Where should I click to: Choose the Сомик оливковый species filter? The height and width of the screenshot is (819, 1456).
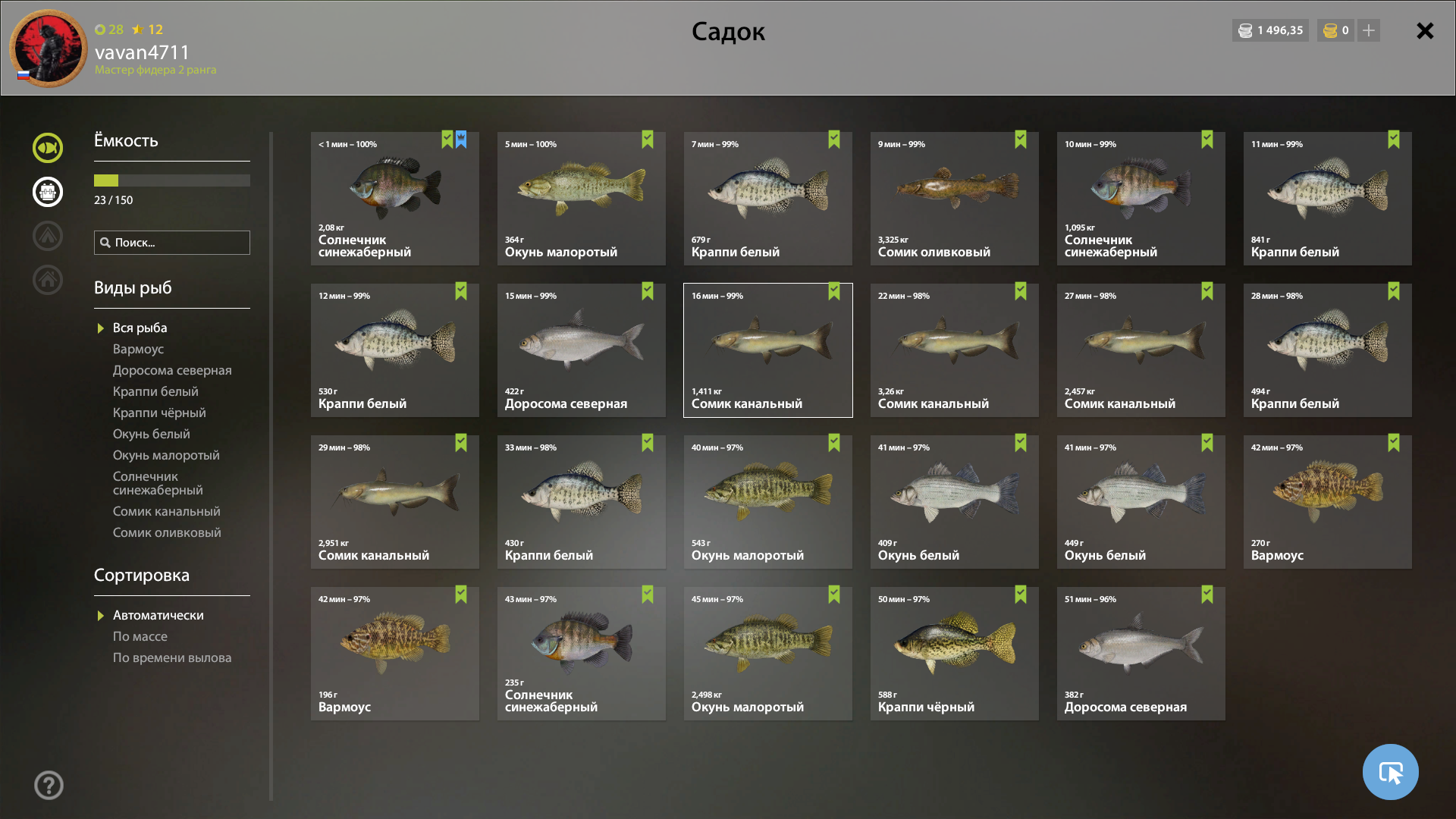tap(167, 532)
